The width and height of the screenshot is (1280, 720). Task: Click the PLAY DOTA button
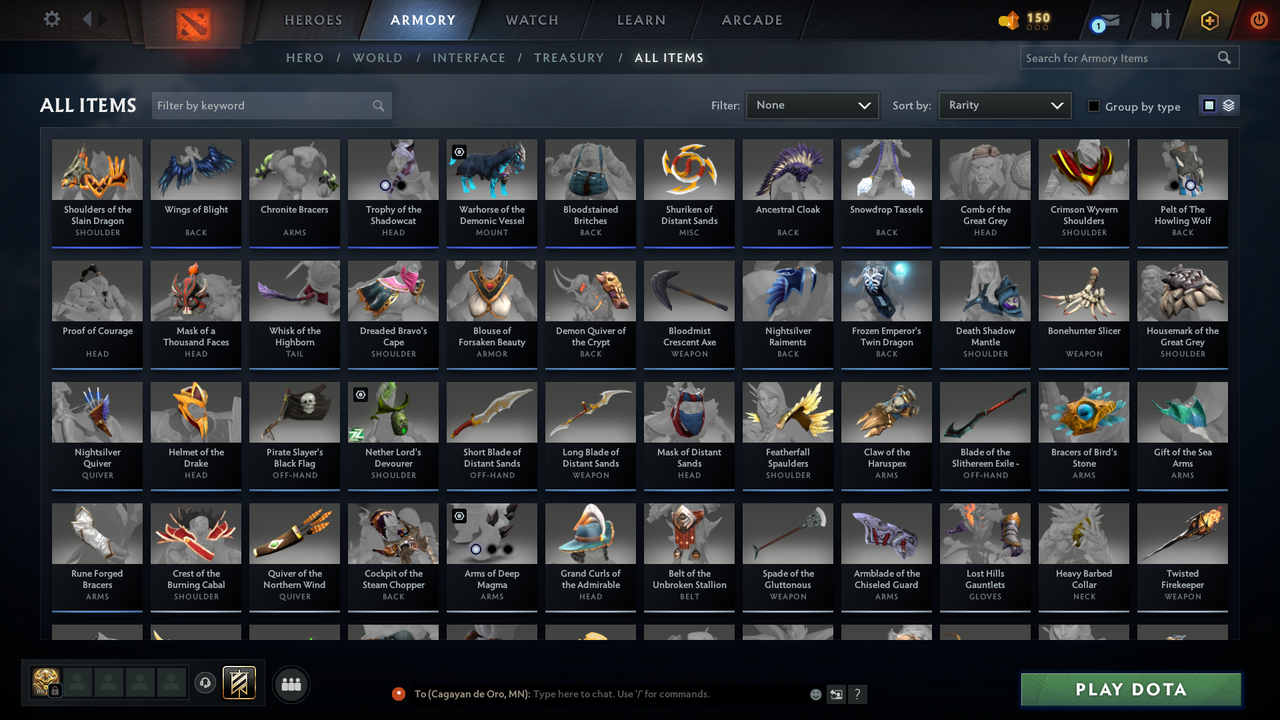pos(1130,689)
